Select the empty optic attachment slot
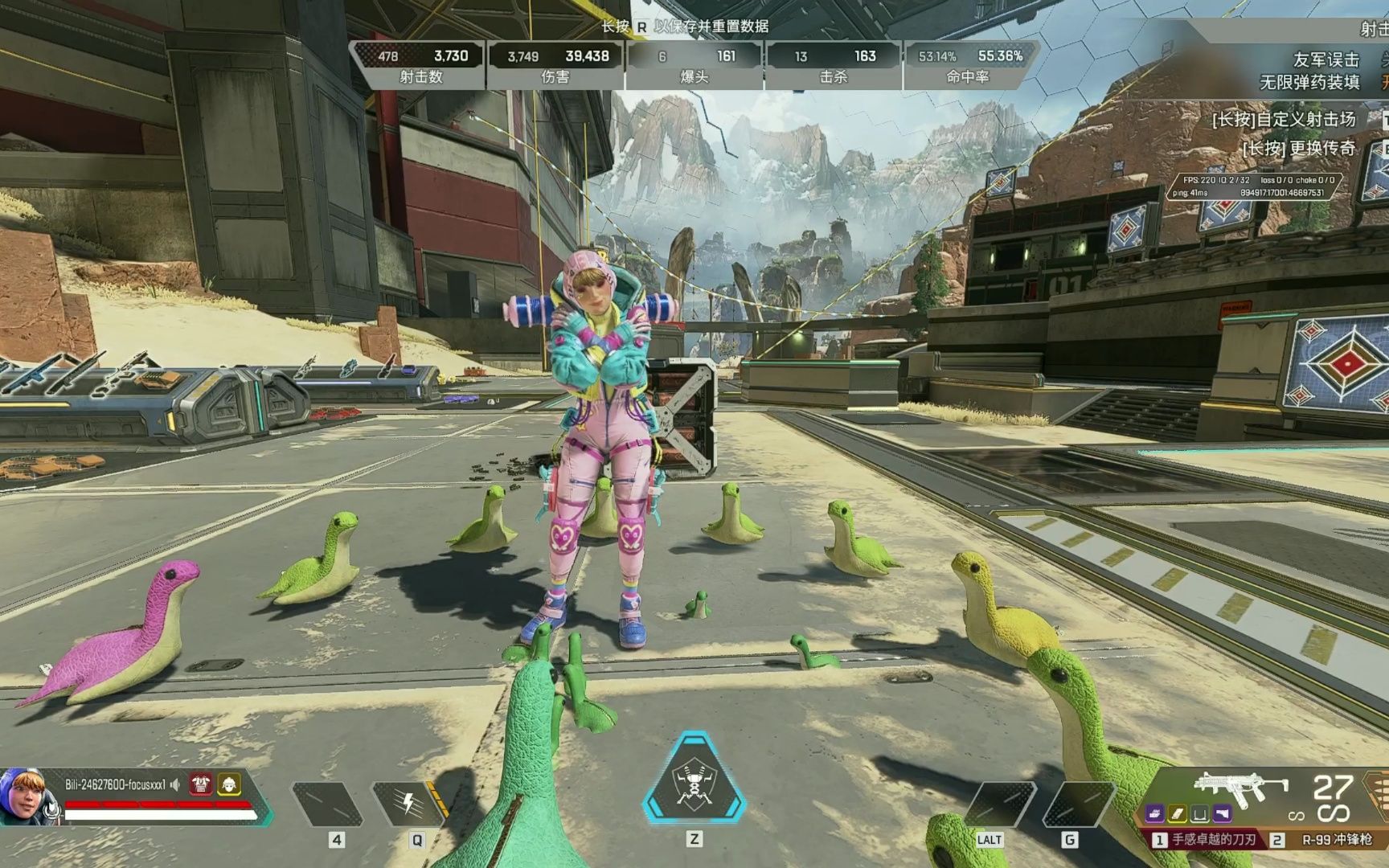 tap(1199, 814)
